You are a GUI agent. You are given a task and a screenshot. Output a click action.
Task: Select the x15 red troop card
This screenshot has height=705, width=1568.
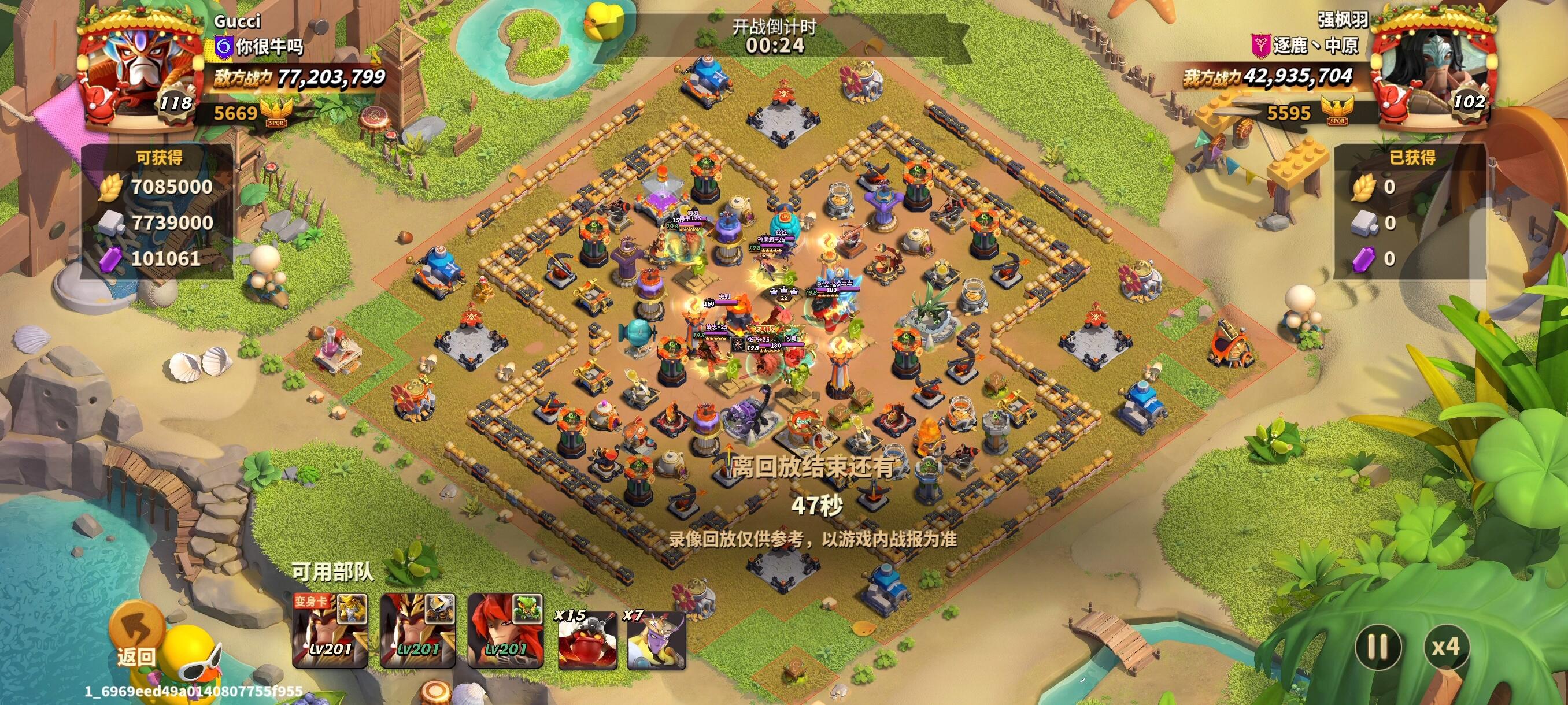coord(587,639)
